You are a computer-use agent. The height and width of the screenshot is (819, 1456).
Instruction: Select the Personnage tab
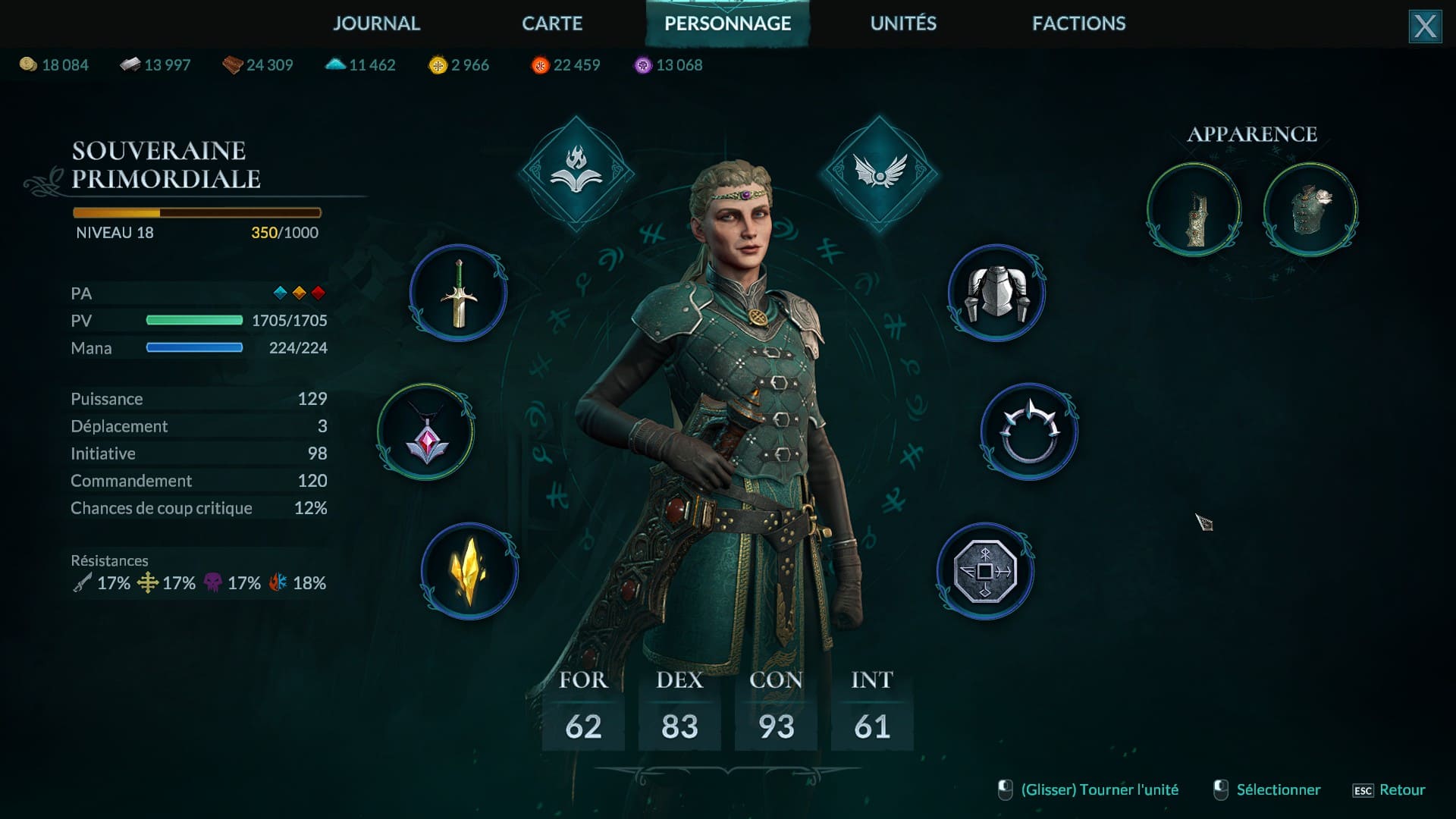[727, 24]
